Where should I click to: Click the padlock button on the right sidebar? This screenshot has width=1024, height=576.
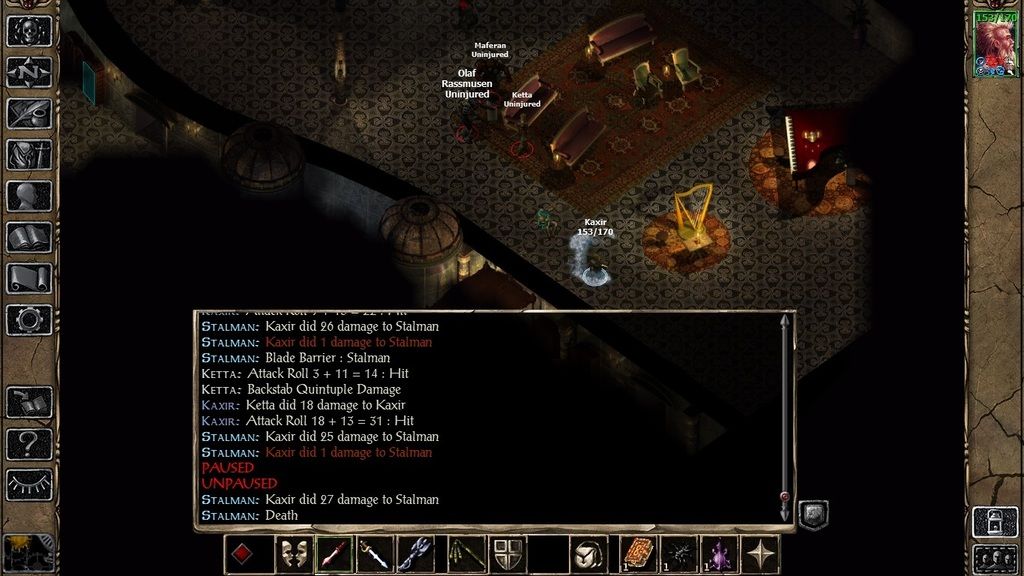point(995,522)
